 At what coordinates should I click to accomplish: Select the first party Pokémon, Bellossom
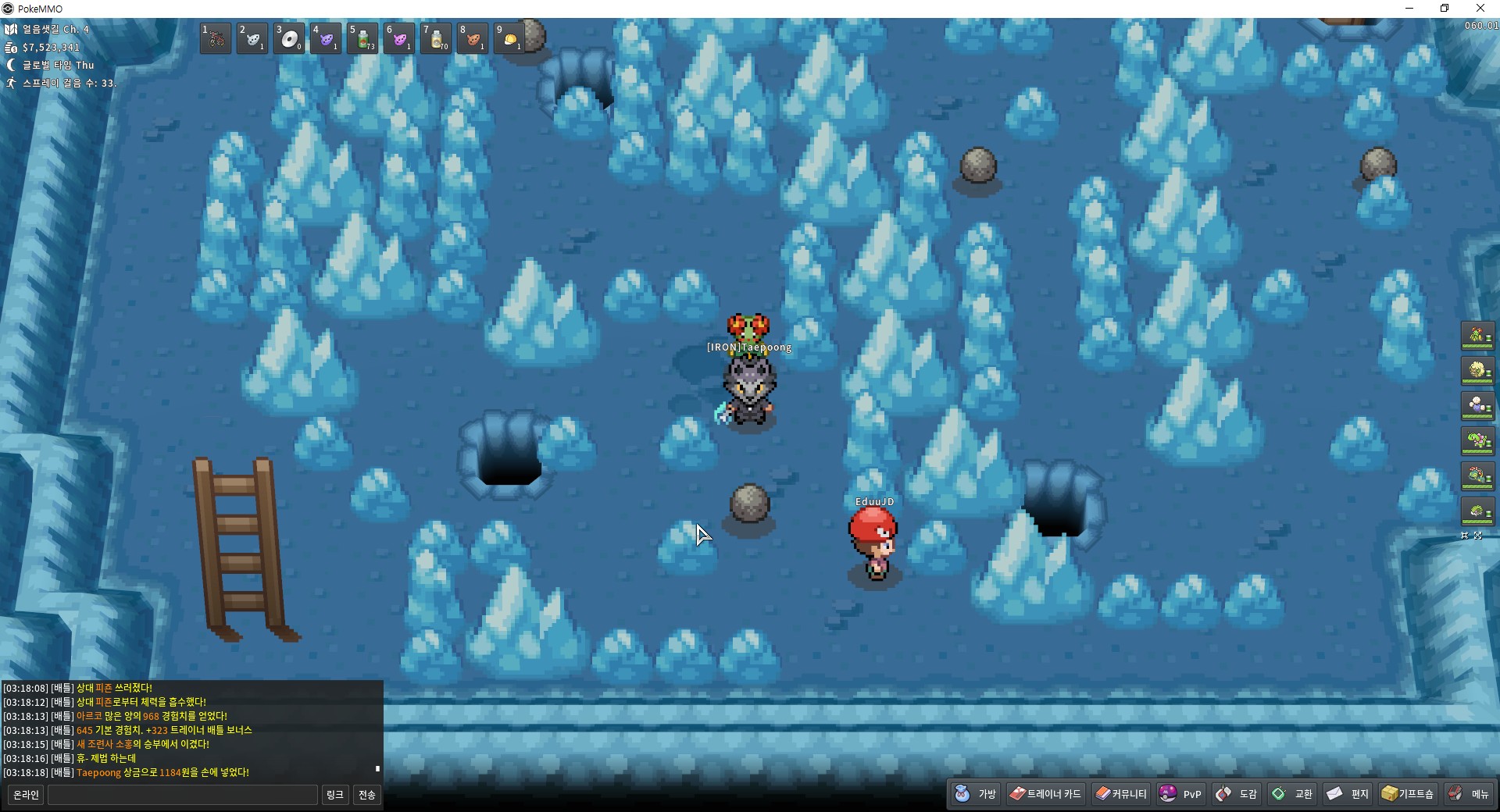tap(1477, 336)
